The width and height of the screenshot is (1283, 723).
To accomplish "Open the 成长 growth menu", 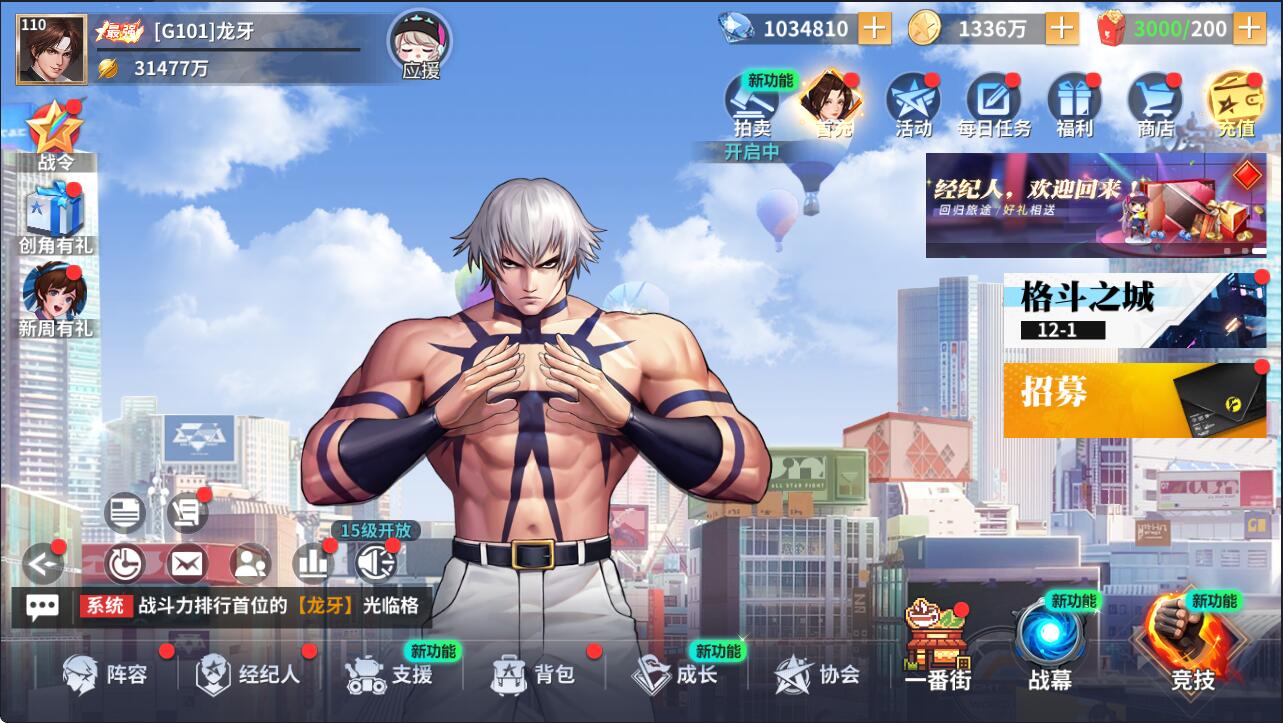I will coord(676,675).
